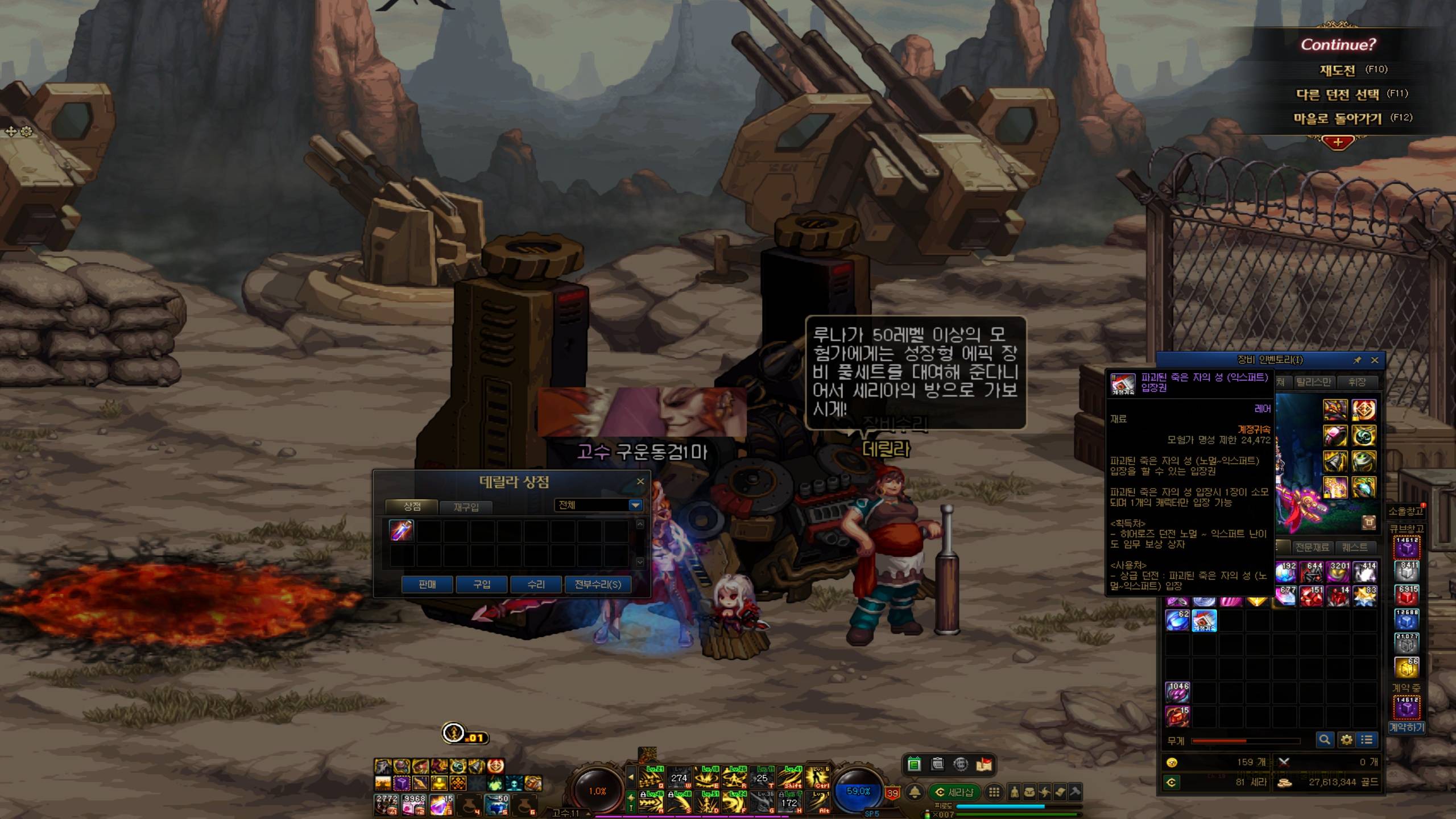The image size is (1456, 819).
Task: Open the 탈리스만 tab
Action: click(1313, 382)
